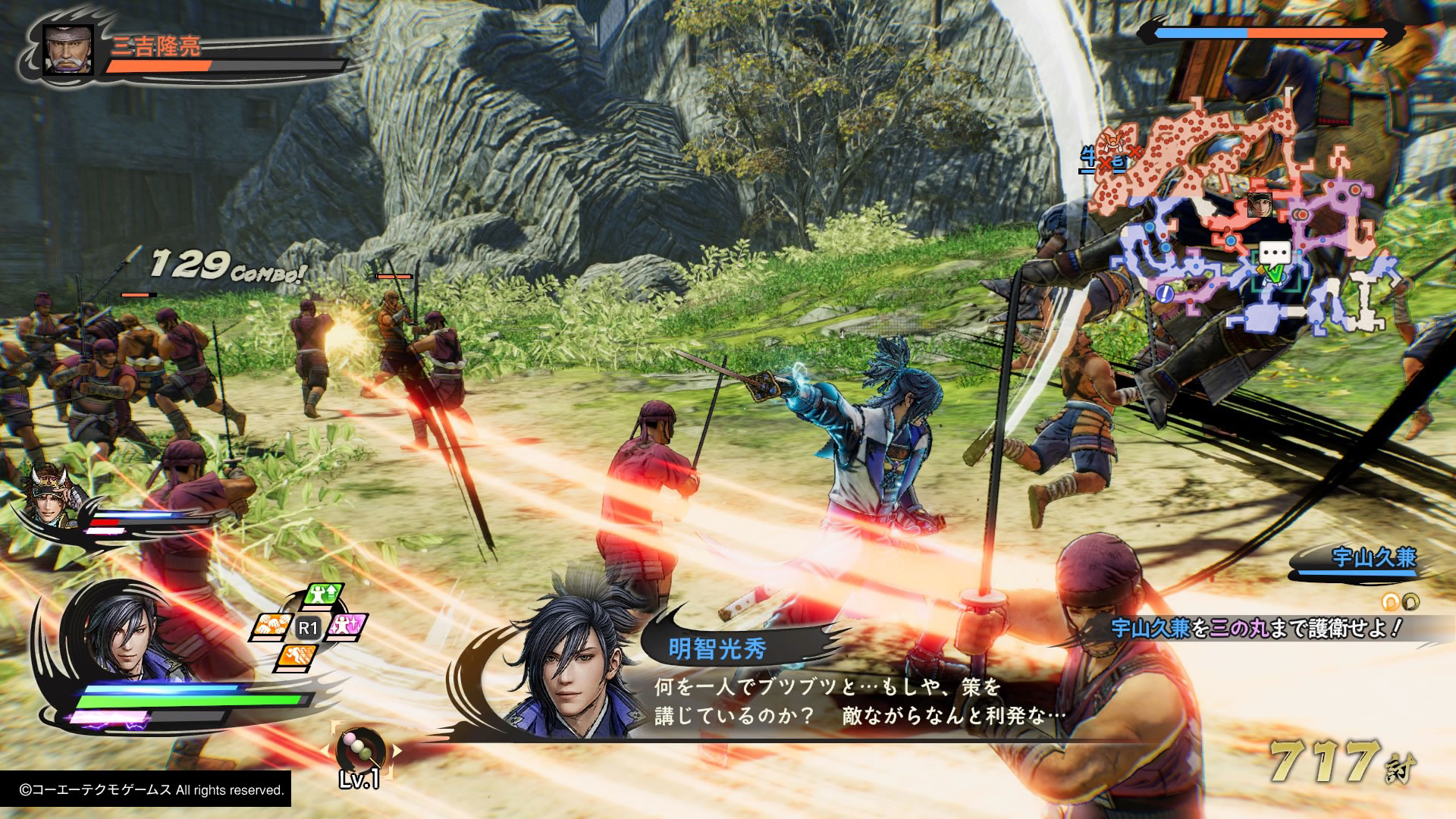The height and width of the screenshot is (819, 1456).
Task: Click the officer portrait marker on minimap
Action: point(1259,205)
